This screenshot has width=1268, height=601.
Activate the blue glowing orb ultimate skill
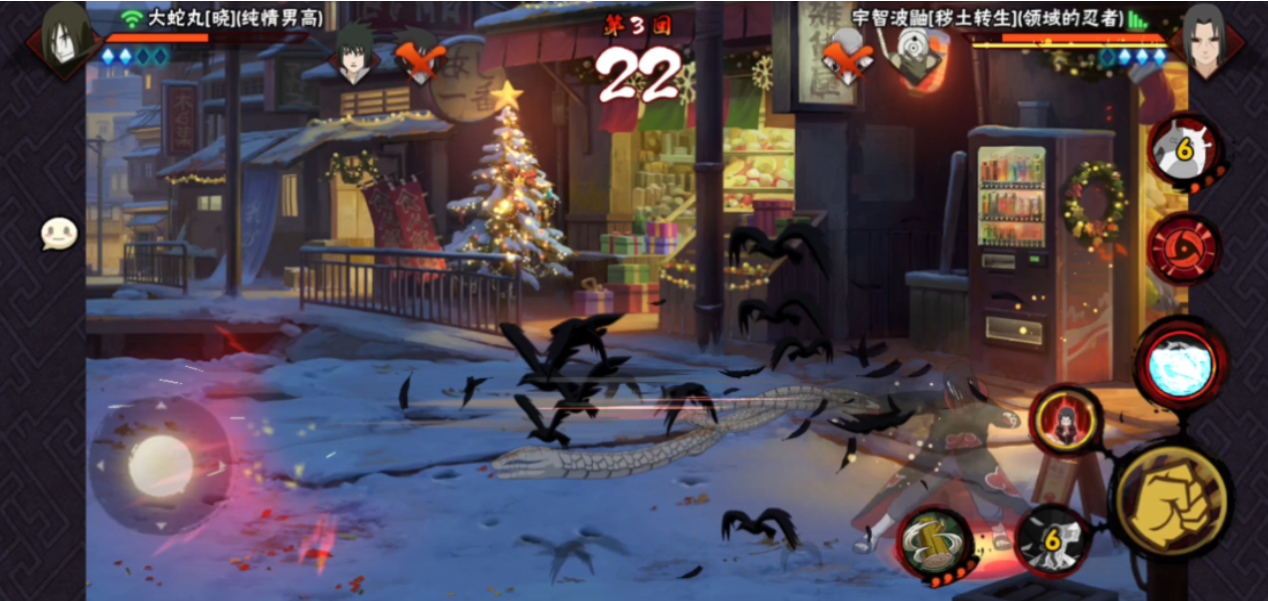click(1181, 365)
